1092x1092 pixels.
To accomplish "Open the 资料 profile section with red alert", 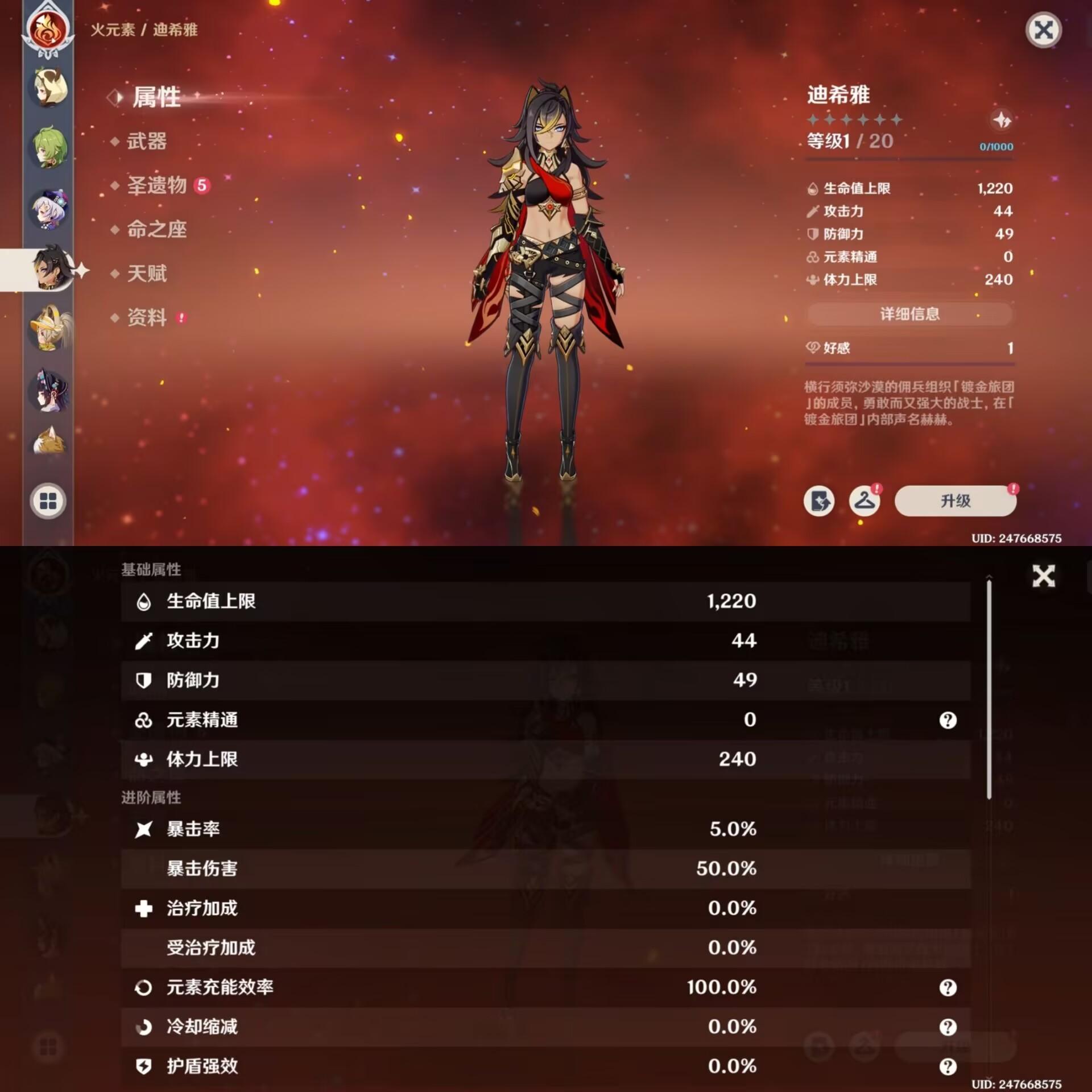I will (146, 318).
